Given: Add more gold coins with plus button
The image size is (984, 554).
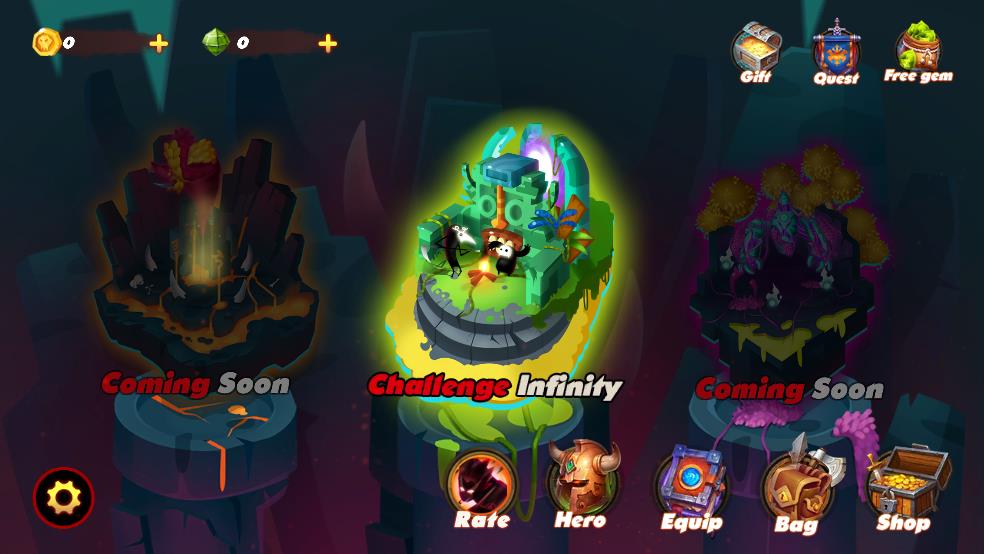Looking at the screenshot, I should click(158, 43).
